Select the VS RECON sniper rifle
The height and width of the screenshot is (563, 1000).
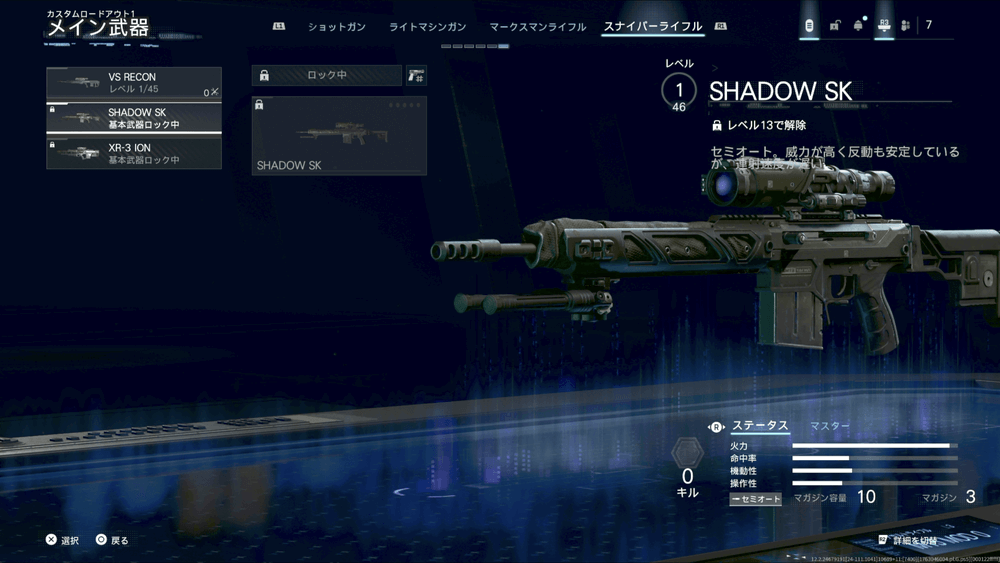coord(134,83)
